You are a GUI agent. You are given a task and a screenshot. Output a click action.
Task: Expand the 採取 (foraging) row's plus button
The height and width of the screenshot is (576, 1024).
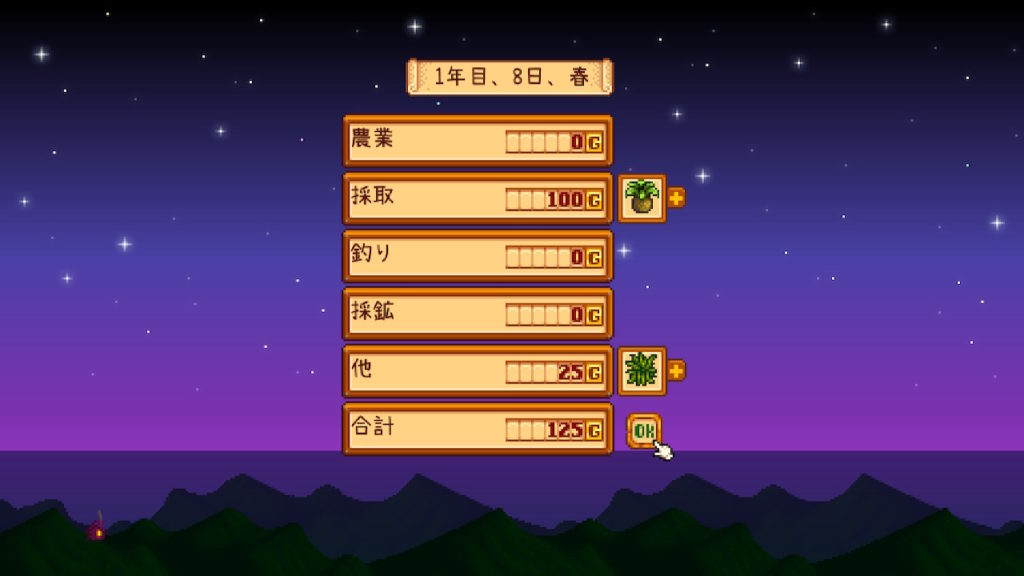676,198
